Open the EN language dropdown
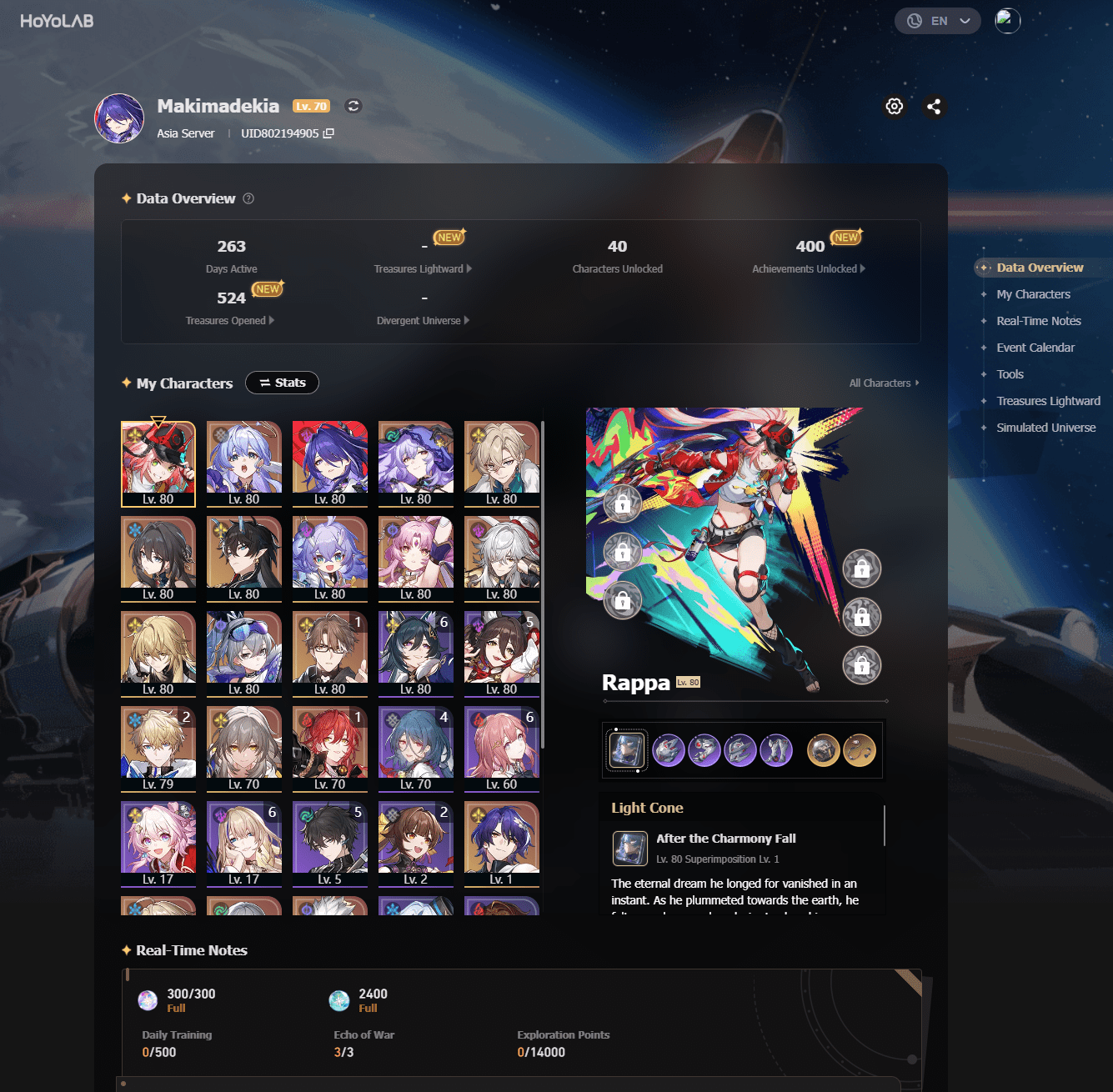The image size is (1113, 1092). pos(937,21)
